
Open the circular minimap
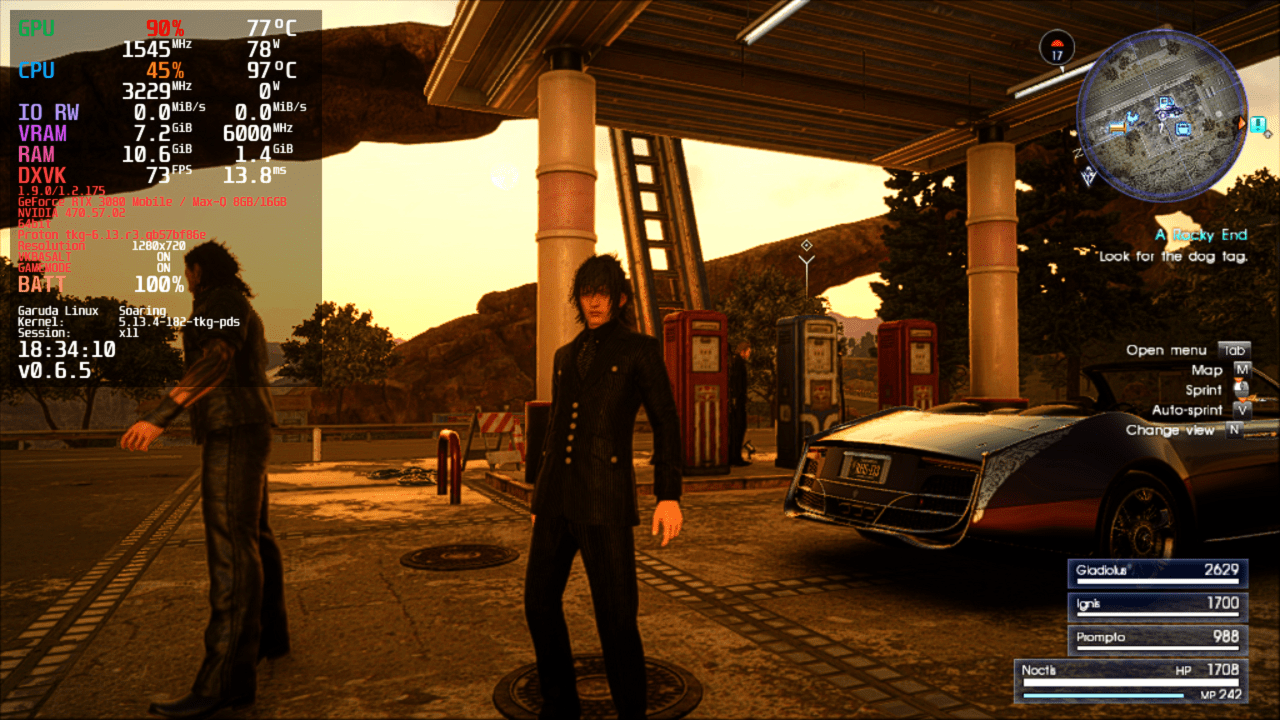pyautogui.click(x=1162, y=114)
